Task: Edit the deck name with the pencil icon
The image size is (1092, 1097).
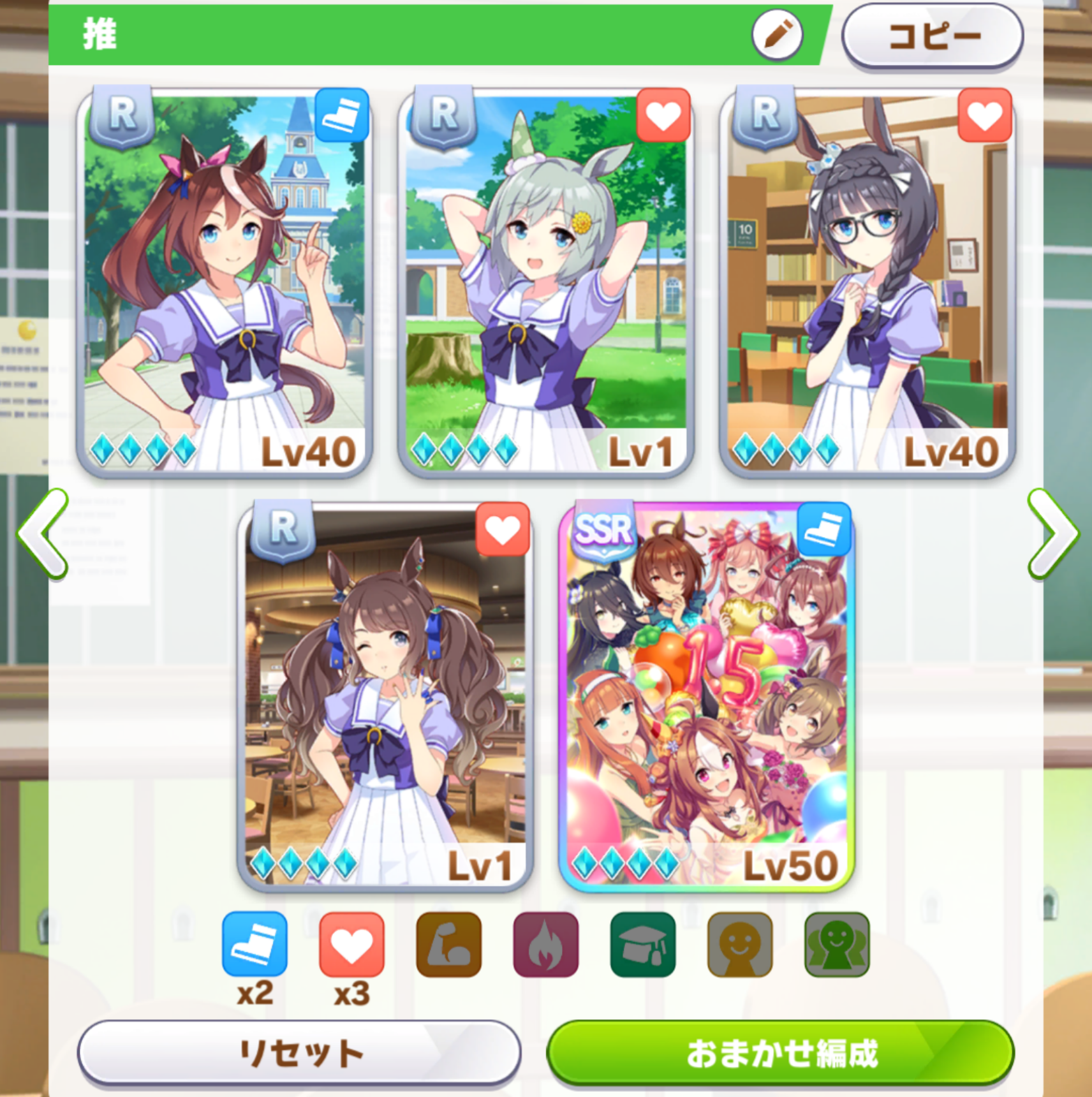Action: [x=777, y=36]
